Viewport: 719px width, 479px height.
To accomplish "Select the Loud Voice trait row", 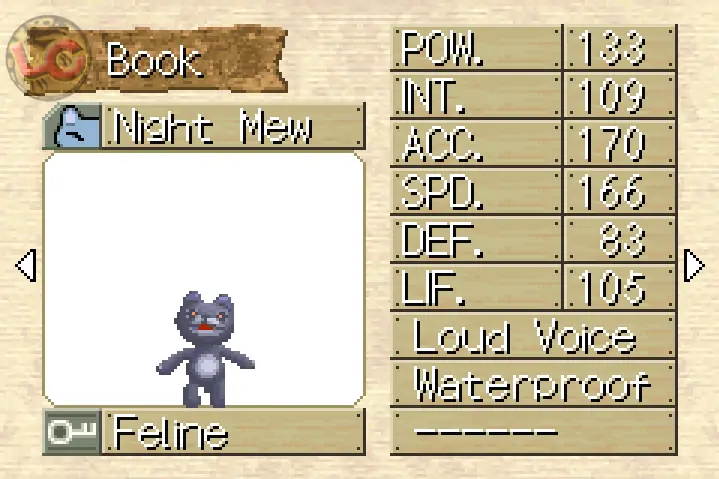I will pos(532,337).
